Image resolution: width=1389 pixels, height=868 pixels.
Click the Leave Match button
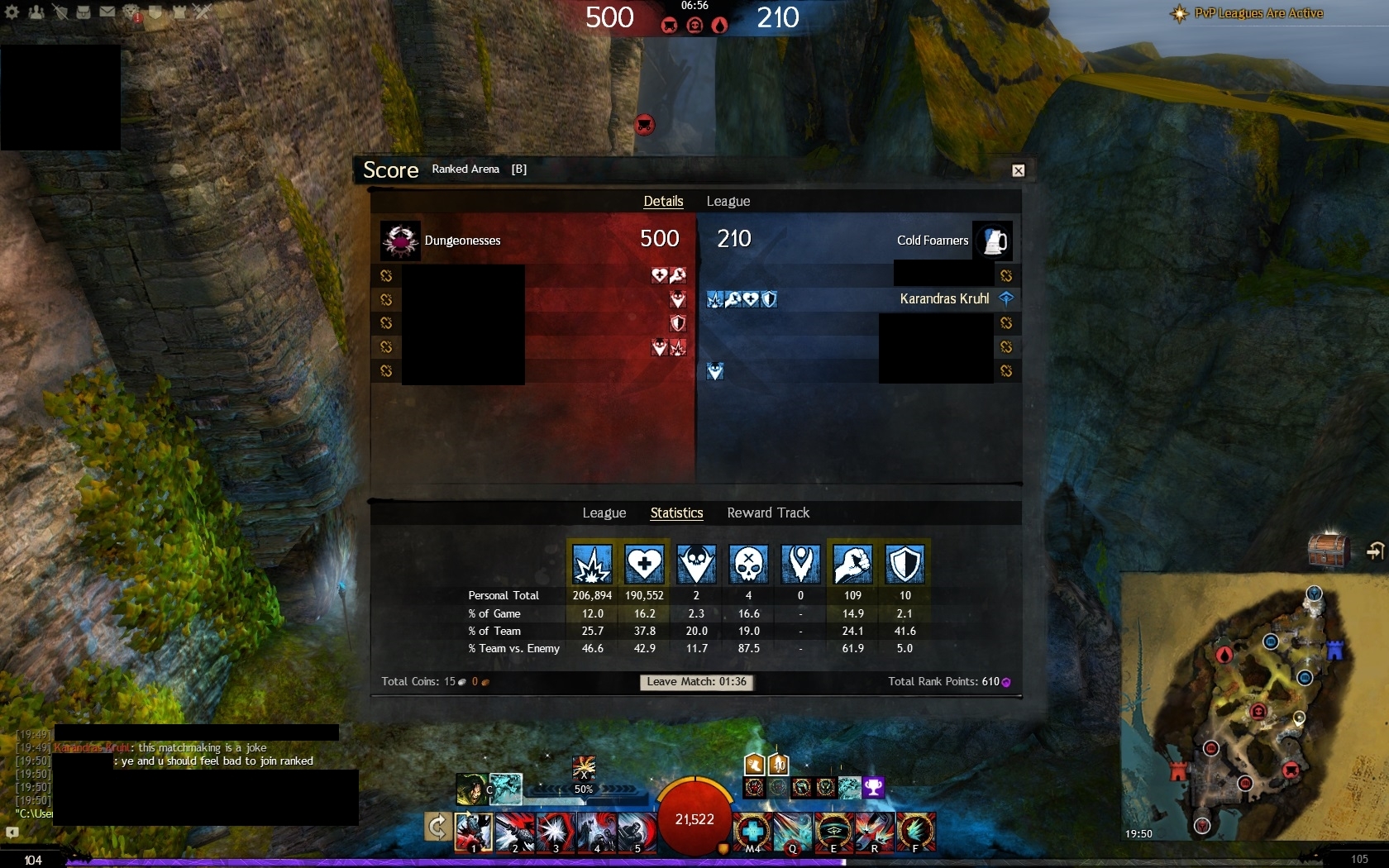(696, 682)
